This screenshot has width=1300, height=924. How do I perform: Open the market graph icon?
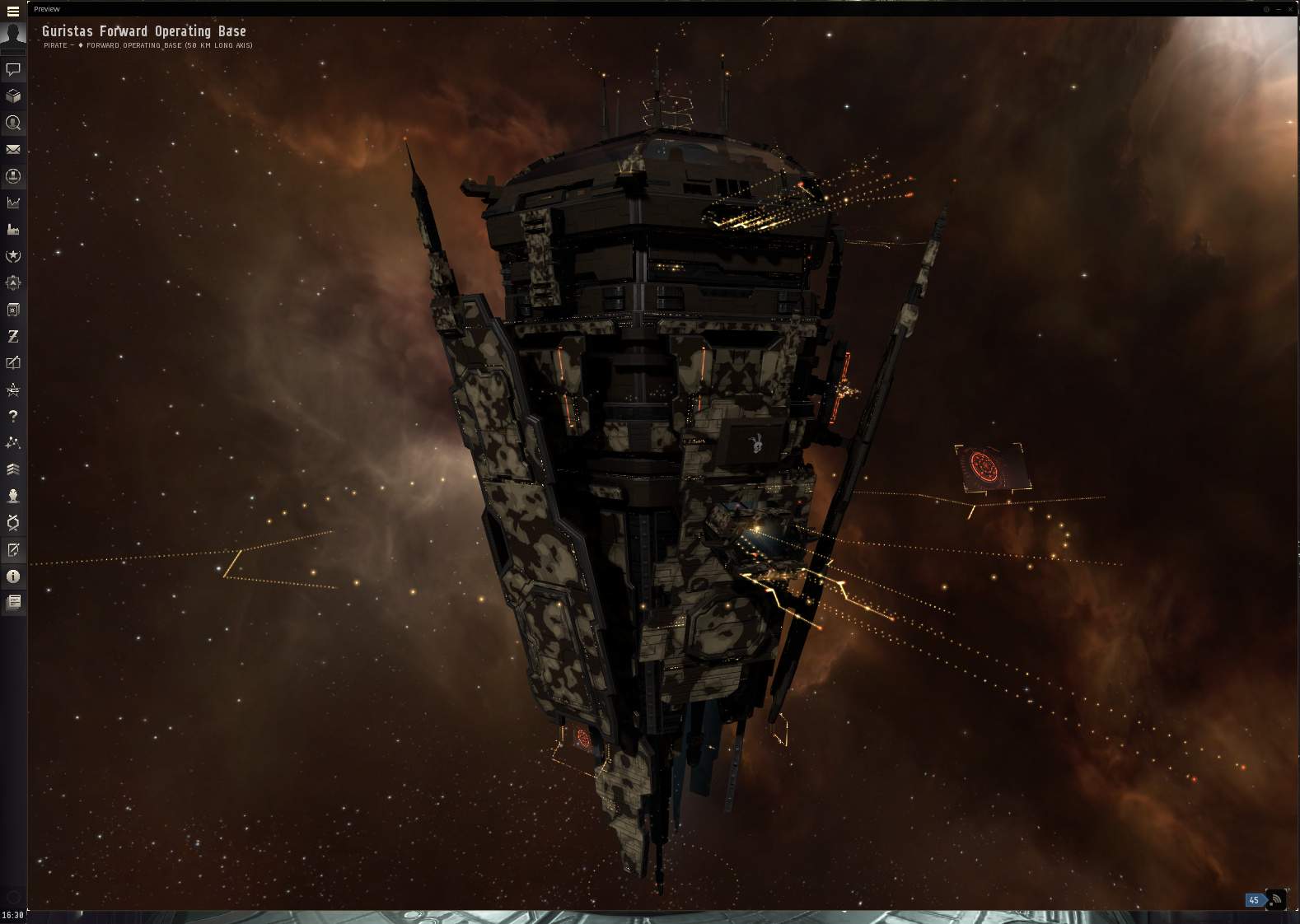click(x=13, y=203)
